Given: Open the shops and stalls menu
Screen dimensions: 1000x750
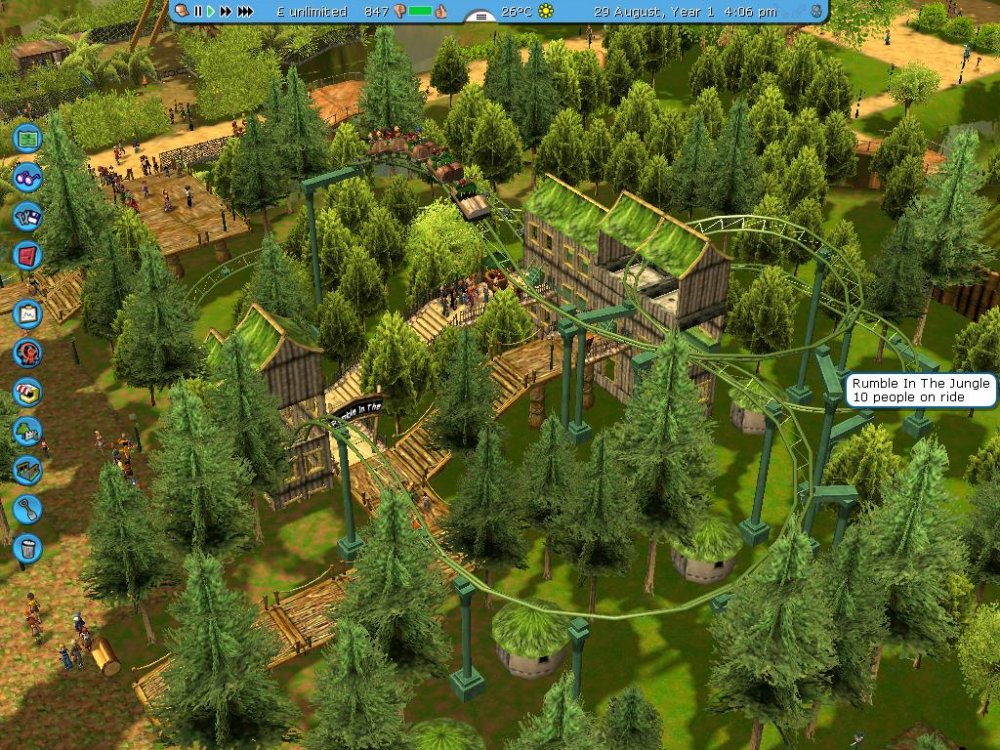Looking at the screenshot, I should 27,392.
